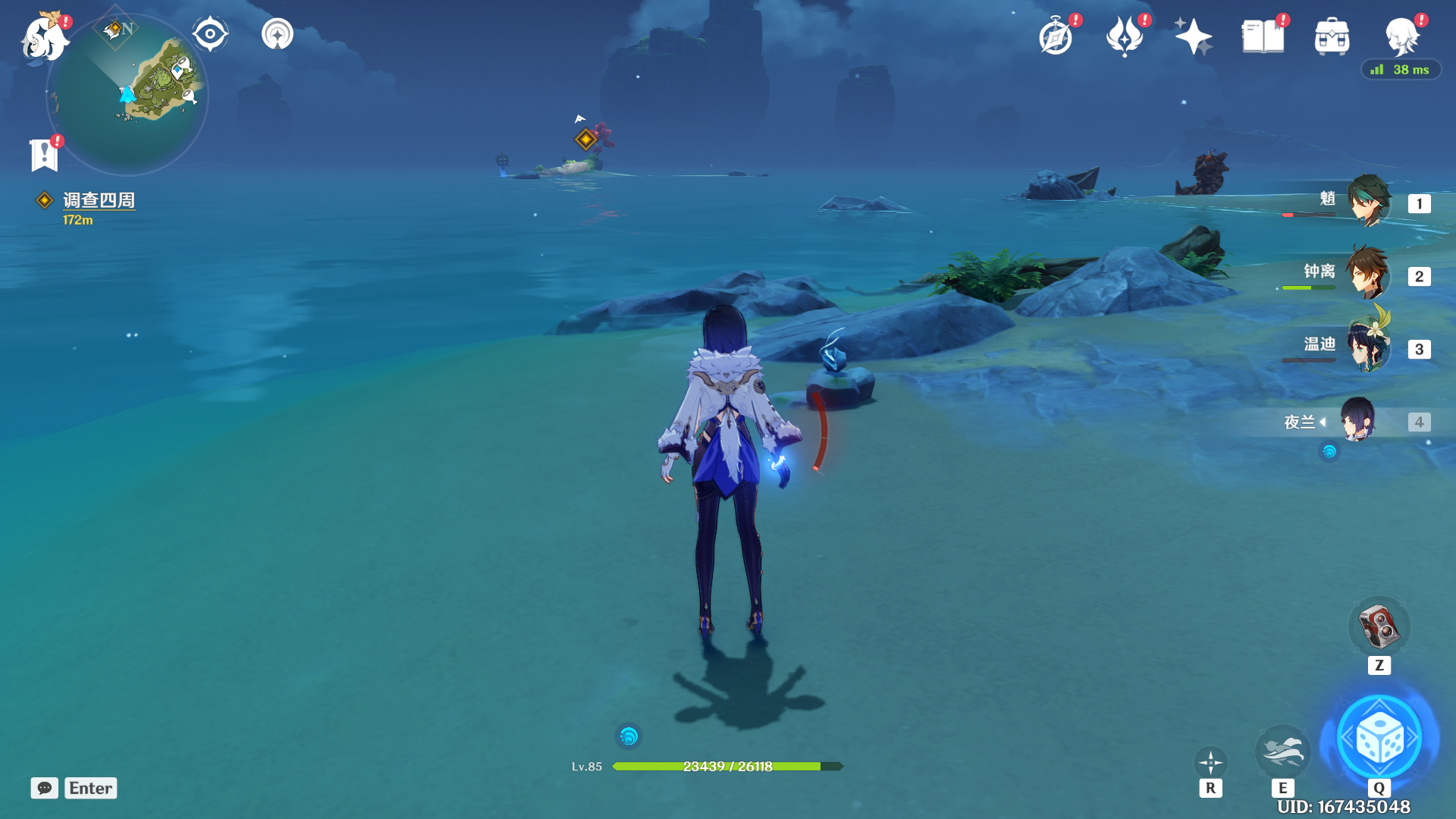This screenshot has height=819, width=1456.
Task: Open the wish star icon
Action: (1193, 36)
